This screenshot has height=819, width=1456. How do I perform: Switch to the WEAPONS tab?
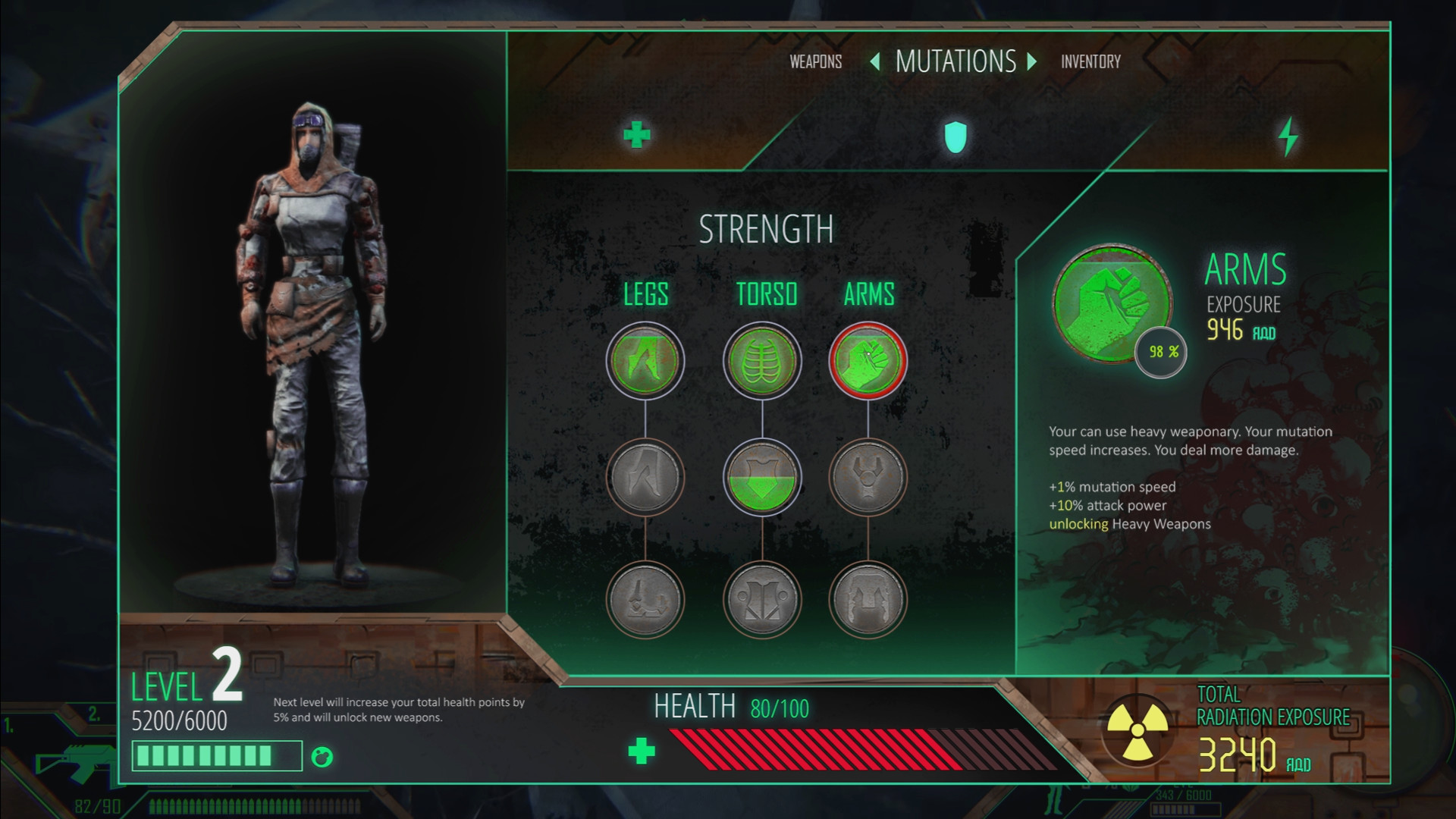click(814, 61)
